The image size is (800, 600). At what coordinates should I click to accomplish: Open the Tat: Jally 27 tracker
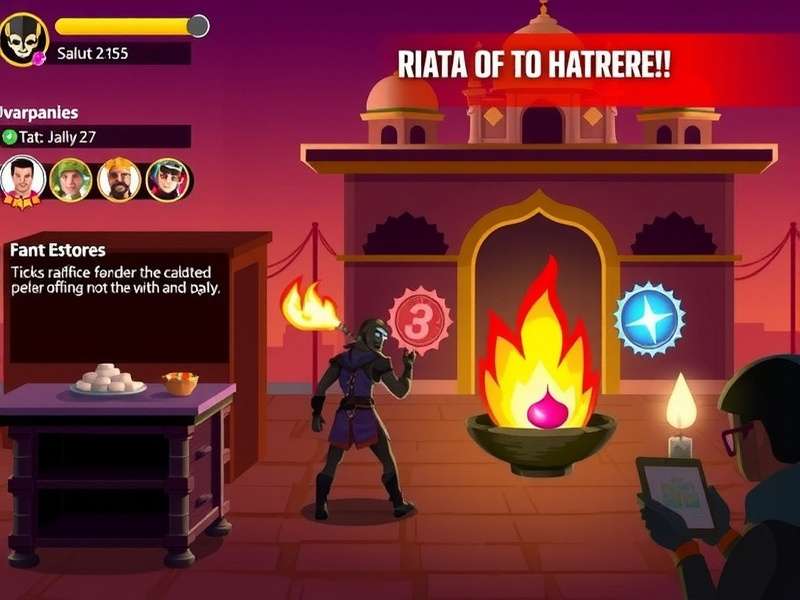tap(95, 137)
